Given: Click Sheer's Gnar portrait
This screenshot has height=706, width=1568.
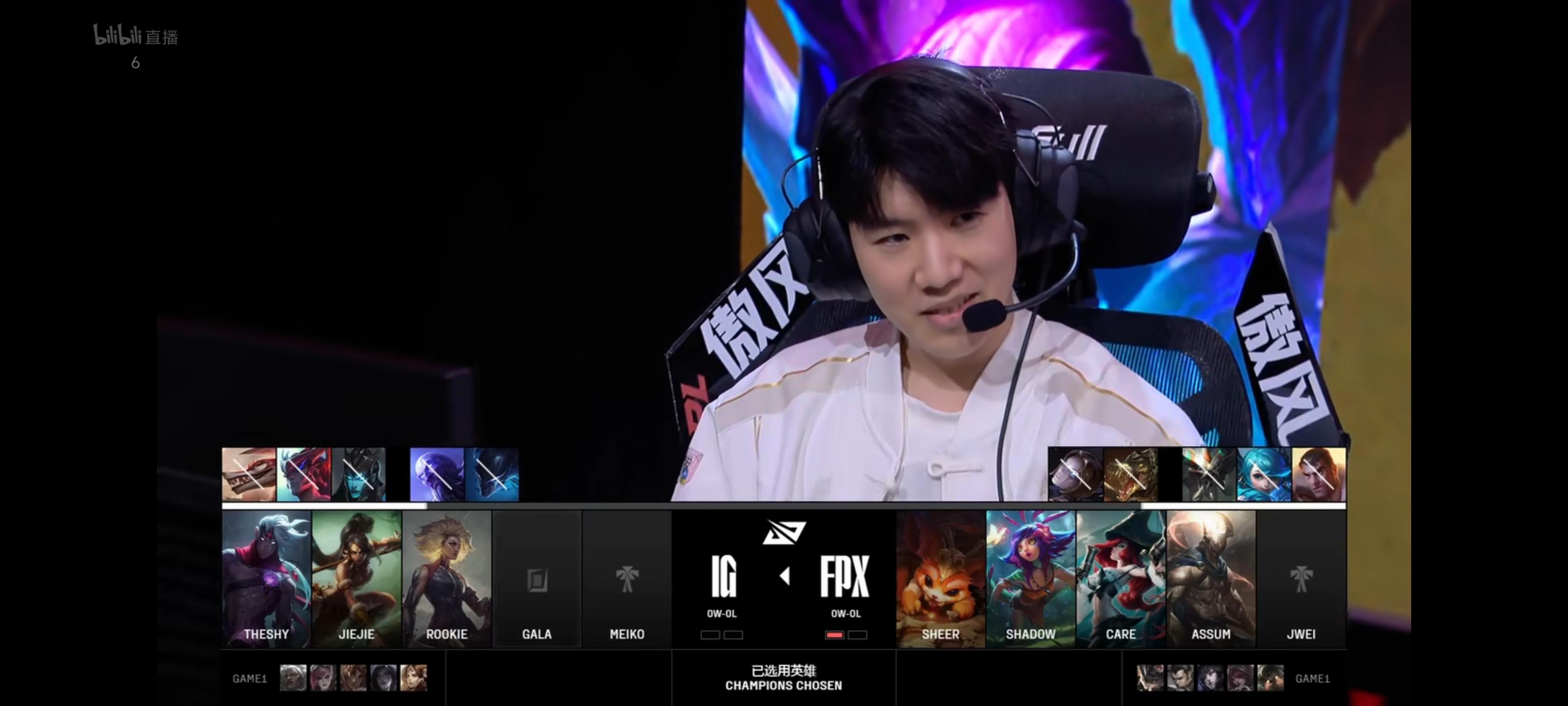Looking at the screenshot, I should (x=940, y=579).
